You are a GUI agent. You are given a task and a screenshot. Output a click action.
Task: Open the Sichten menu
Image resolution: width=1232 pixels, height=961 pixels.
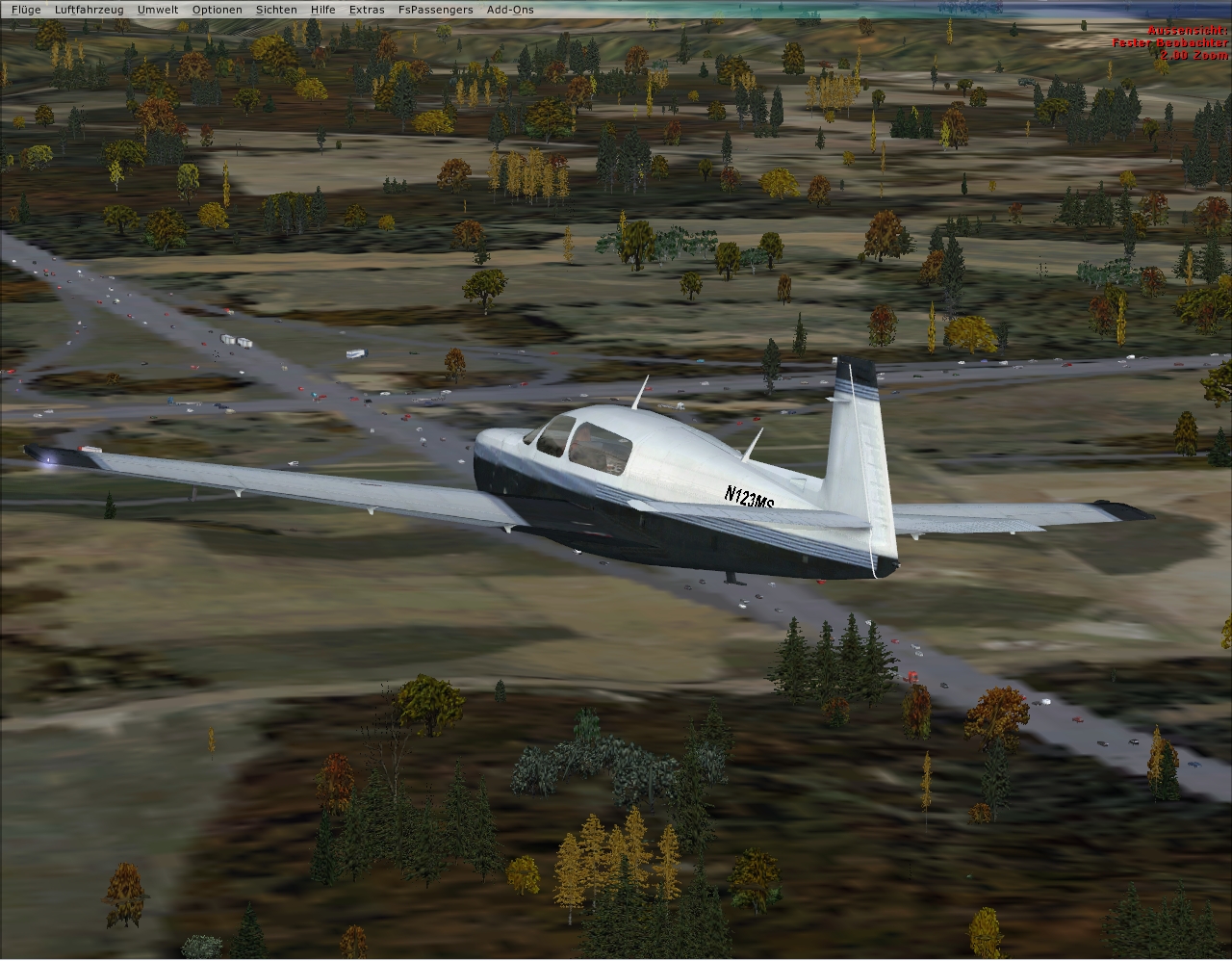coord(276,10)
